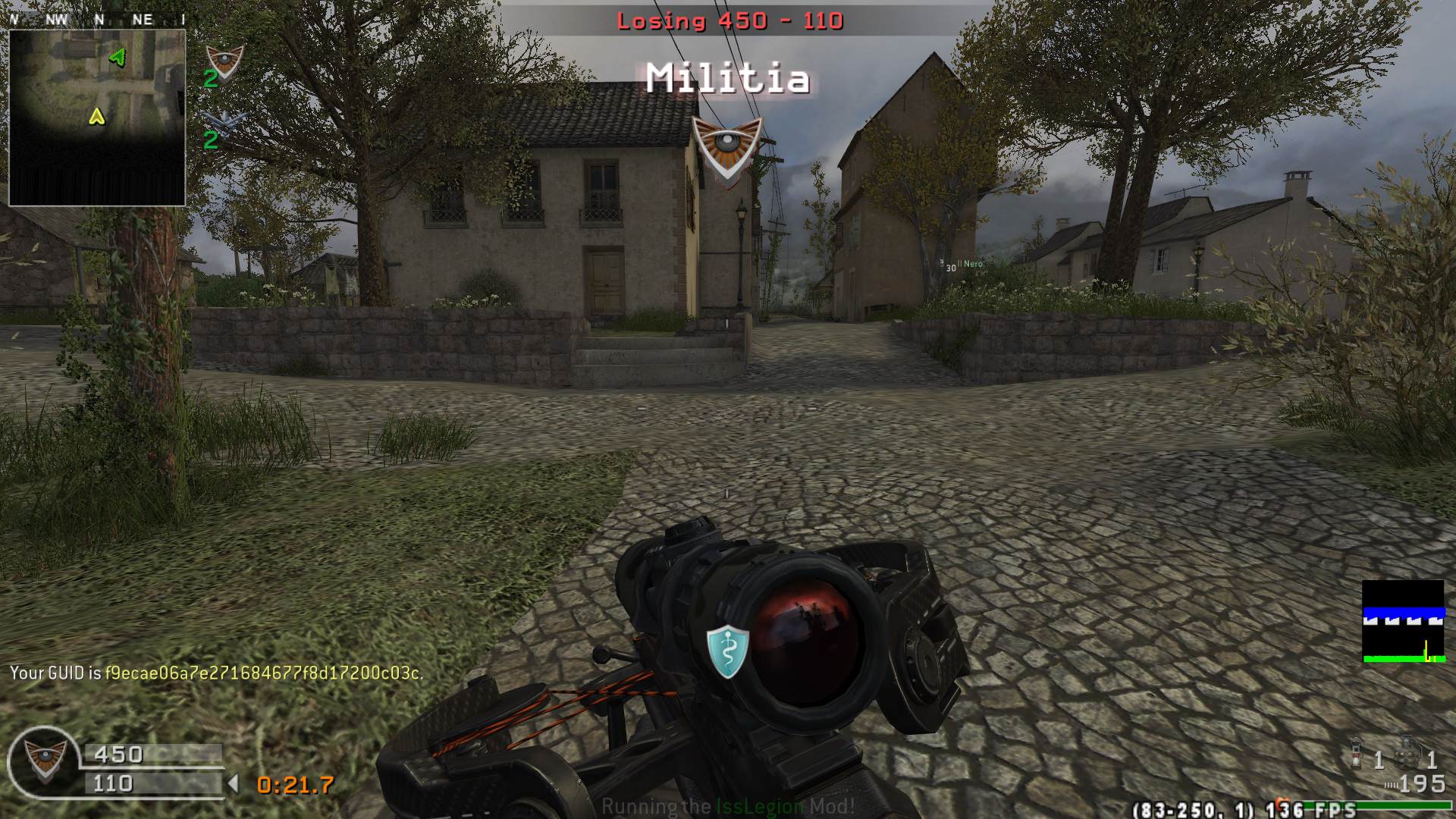Open the minimap
1456x819 pixels.
97,118
